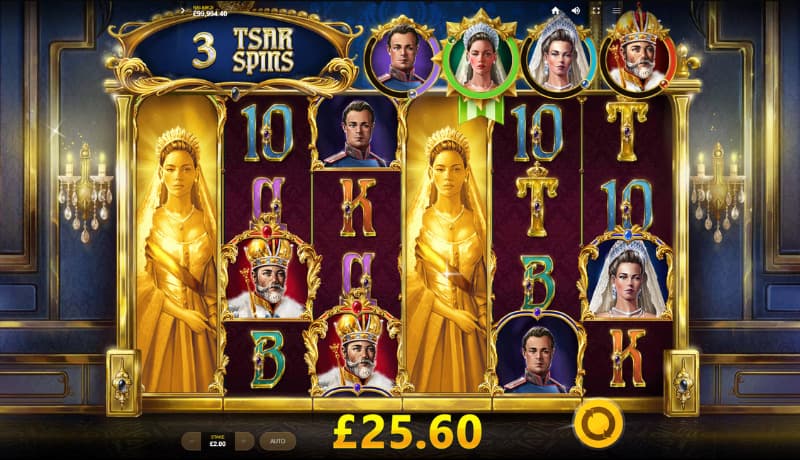Screen dimensions: 800x460
Task: Decrease the stake with the minus button
Action: pos(191,440)
